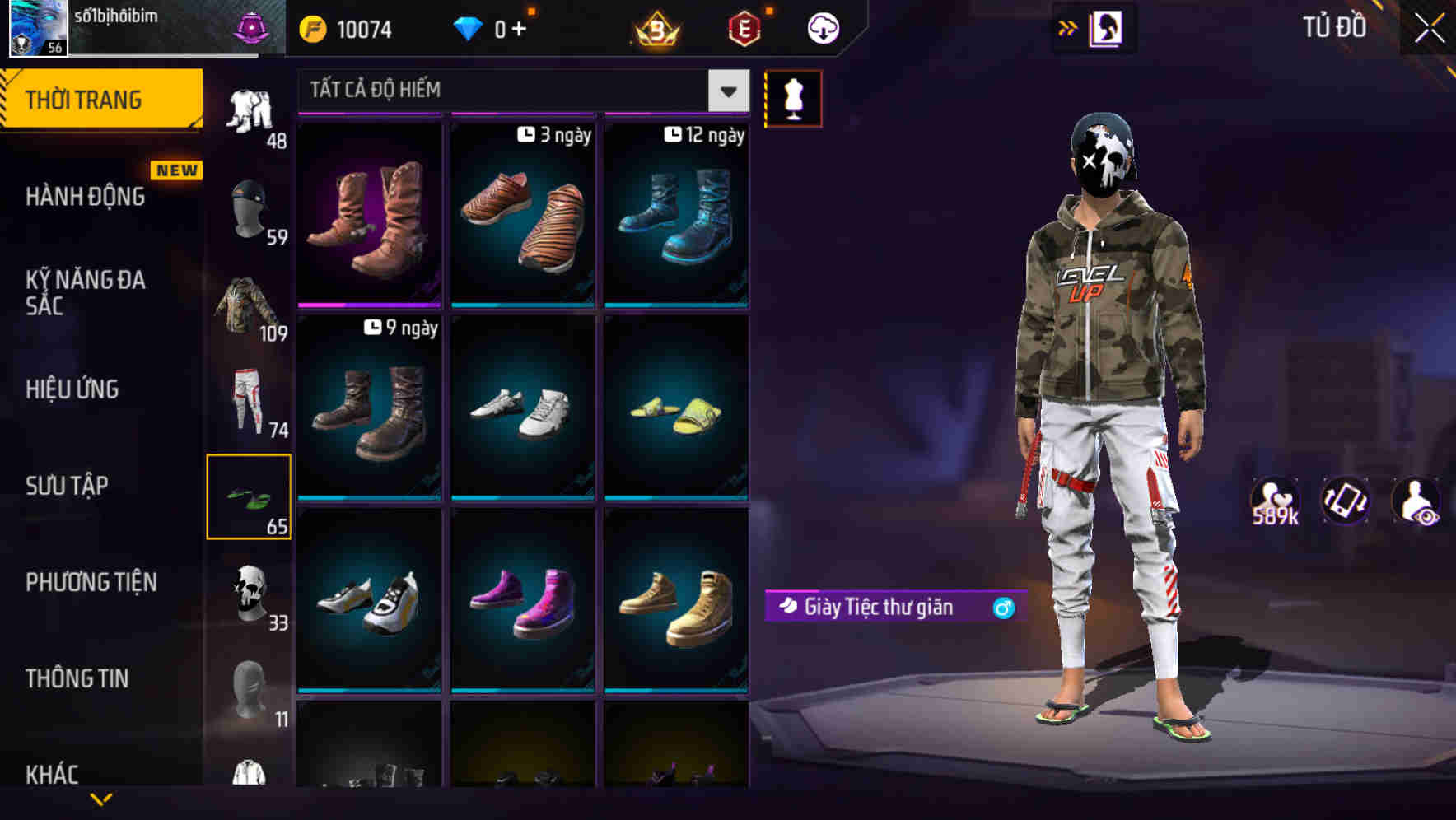The width and height of the screenshot is (1456, 820).
Task: Collapse the panel using the double-arrow chevrons
Action: 1066,27
